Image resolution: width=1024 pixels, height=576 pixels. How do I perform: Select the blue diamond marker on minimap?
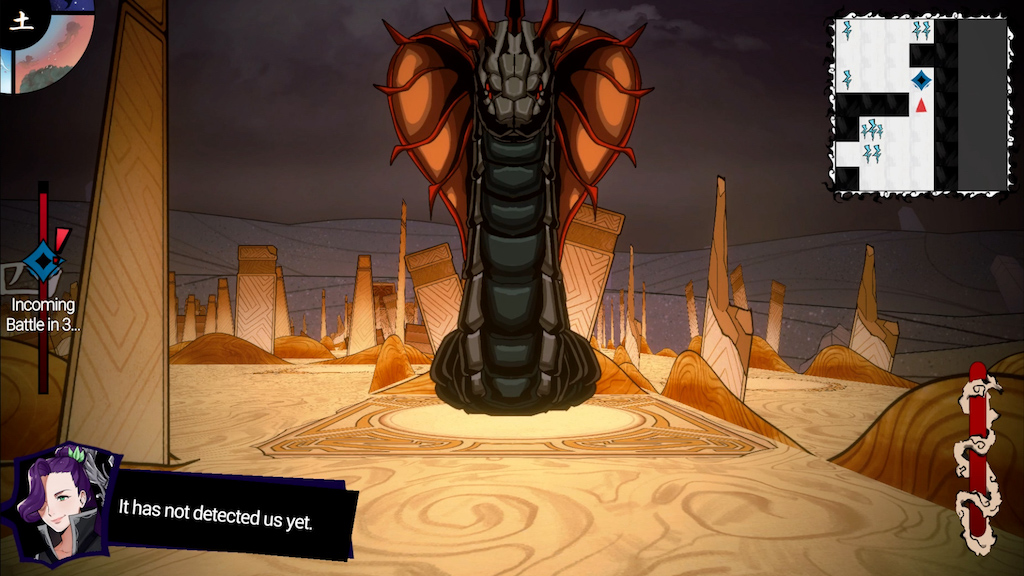tap(921, 80)
